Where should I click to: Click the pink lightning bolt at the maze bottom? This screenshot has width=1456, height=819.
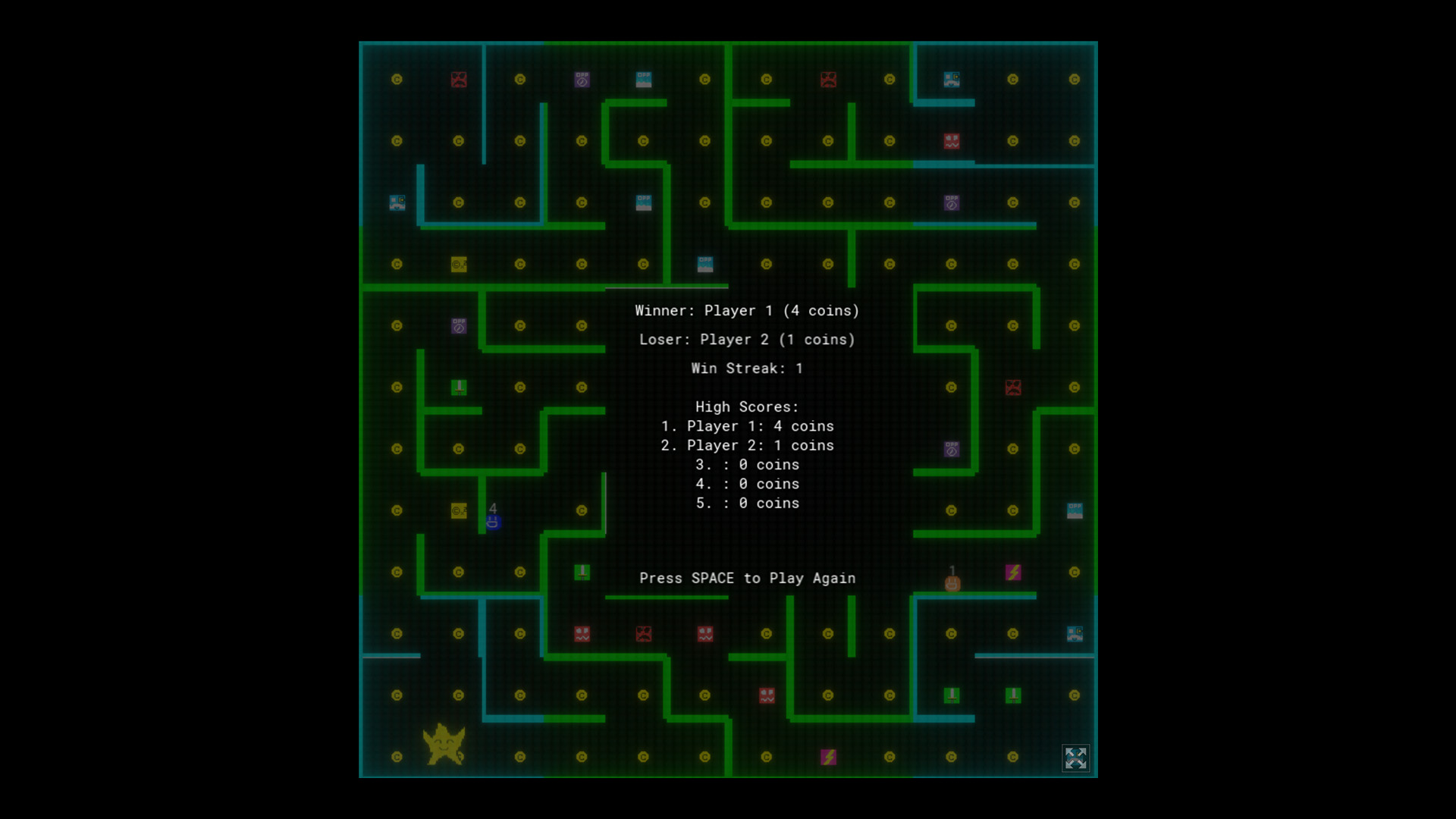828,755
